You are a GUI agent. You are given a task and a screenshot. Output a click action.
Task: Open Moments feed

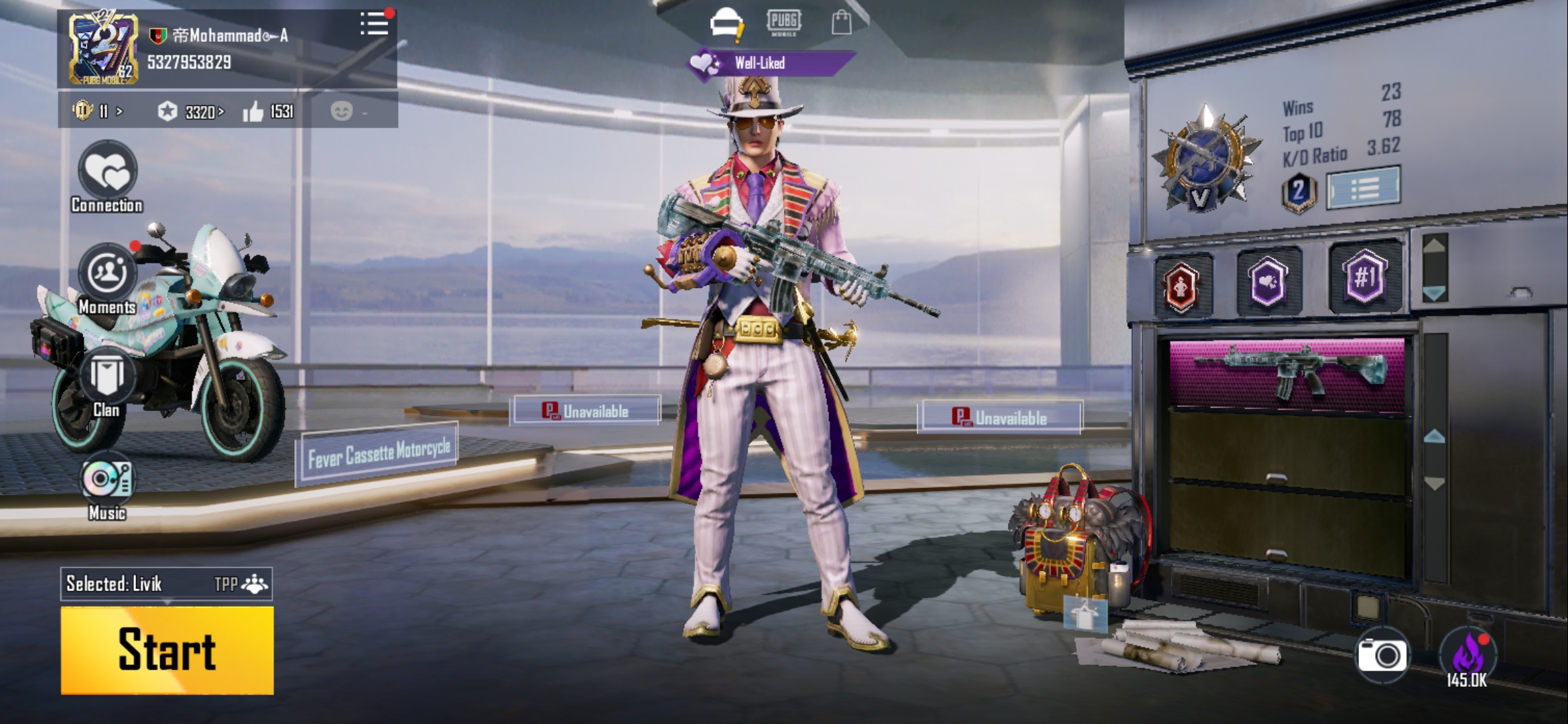tap(107, 278)
